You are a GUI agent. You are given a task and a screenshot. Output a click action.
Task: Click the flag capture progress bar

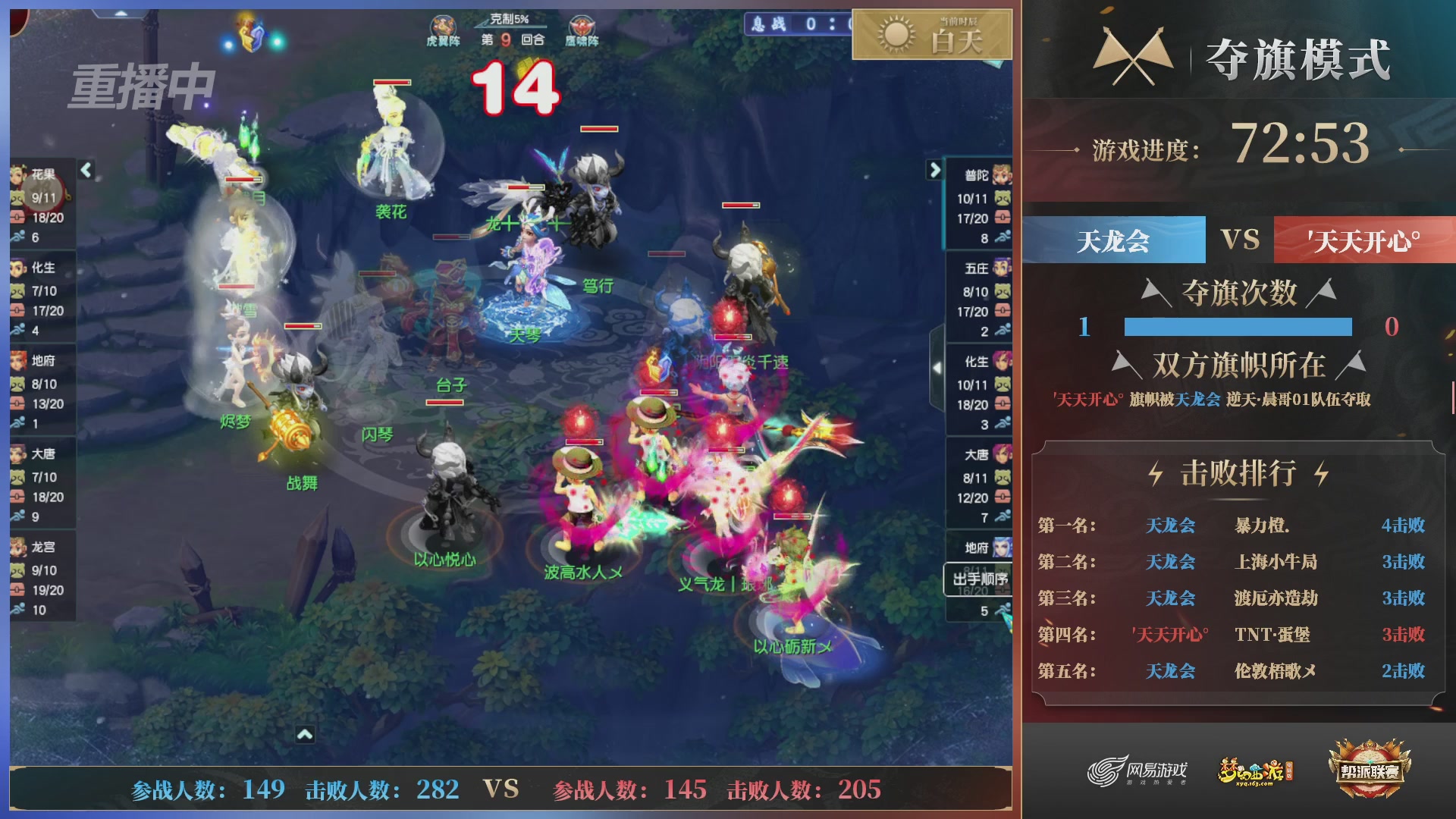point(1238,328)
